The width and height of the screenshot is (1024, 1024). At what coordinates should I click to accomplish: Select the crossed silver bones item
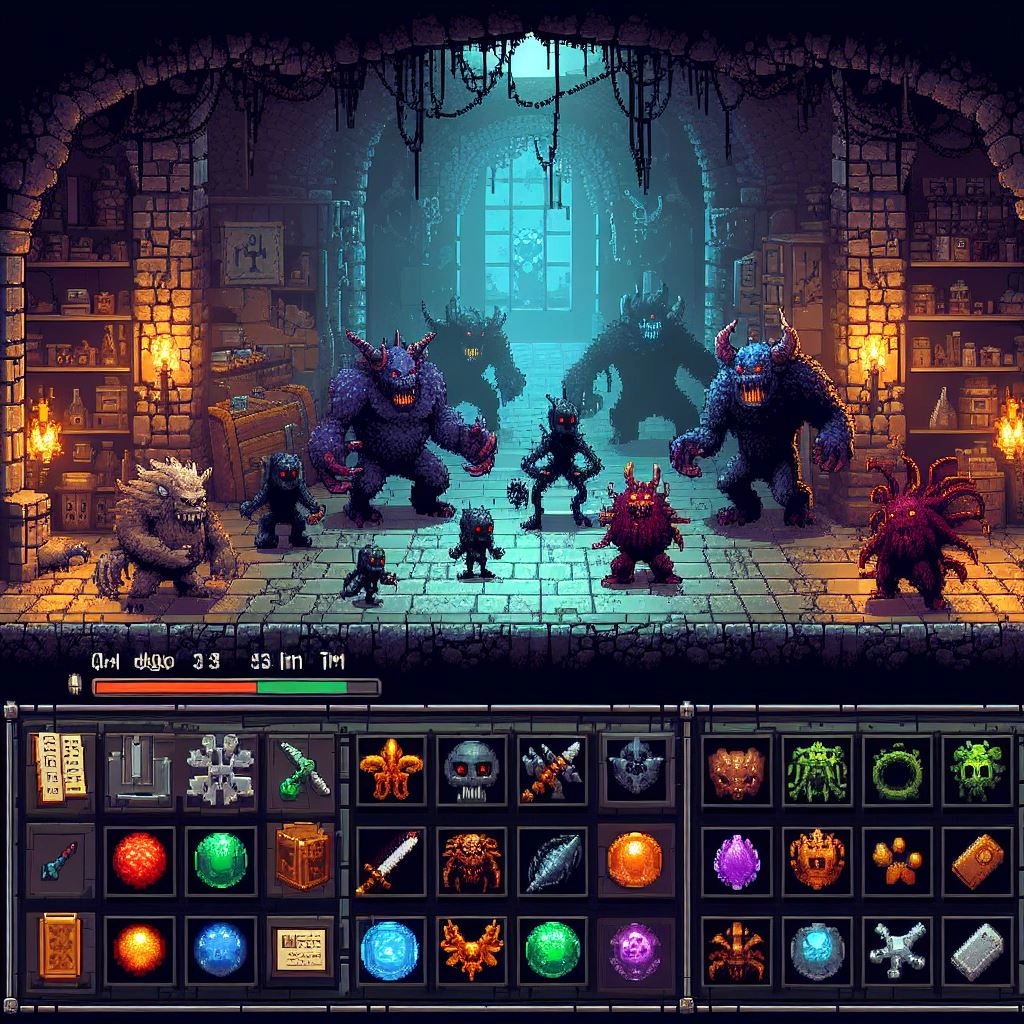coord(897,952)
